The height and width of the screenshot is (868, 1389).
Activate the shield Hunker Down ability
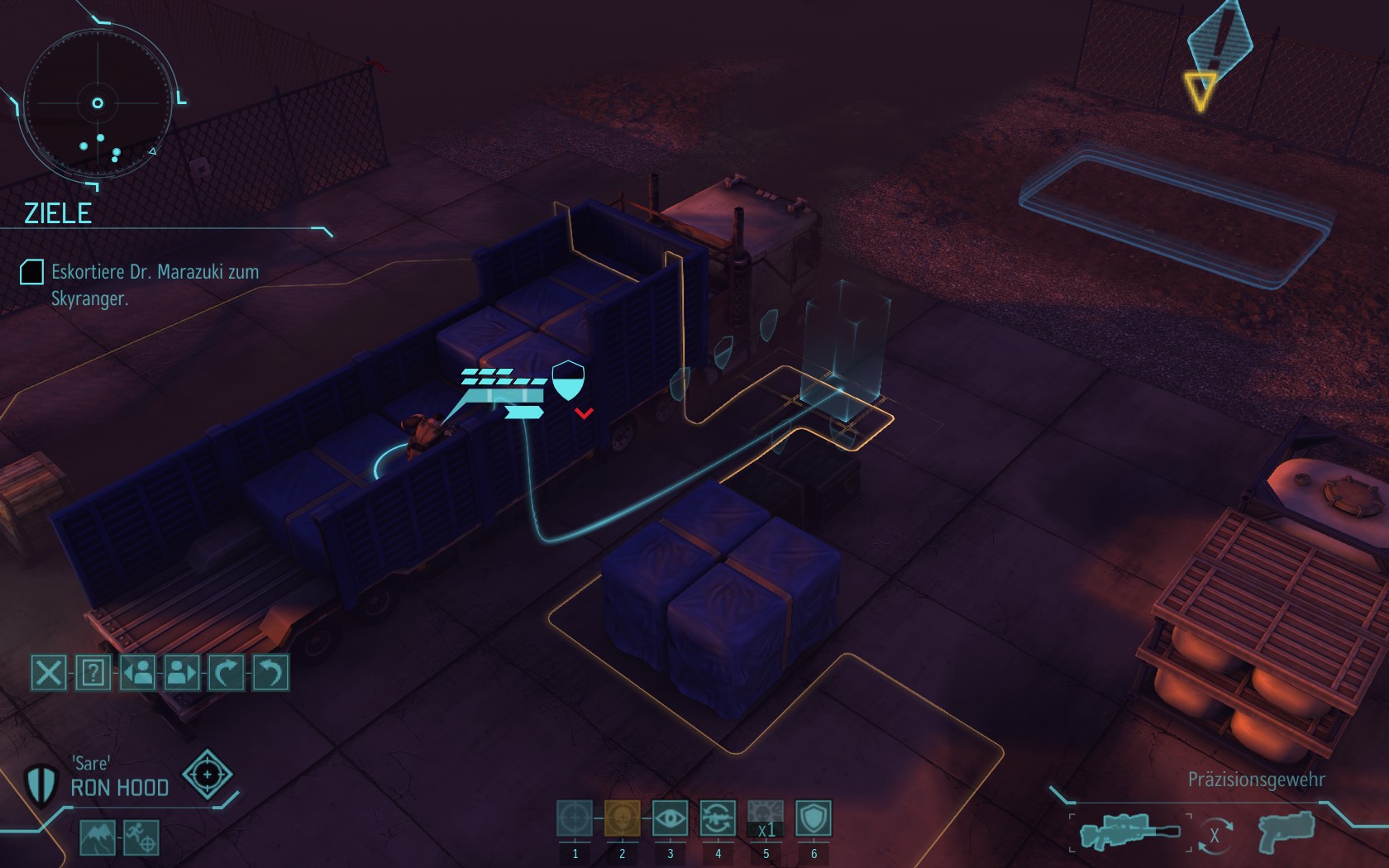[x=814, y=818]
